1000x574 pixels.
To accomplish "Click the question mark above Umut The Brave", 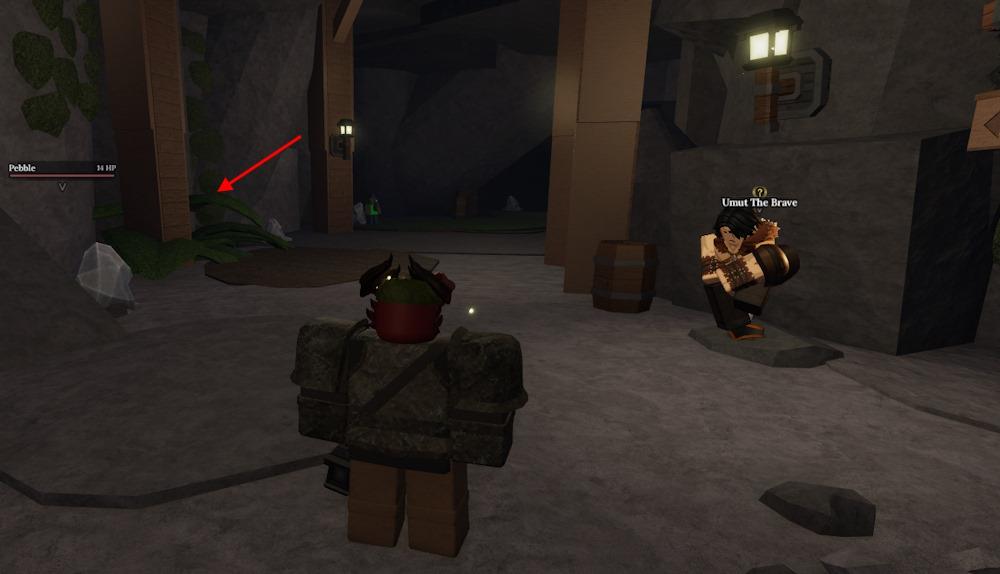I will [759, 192].
